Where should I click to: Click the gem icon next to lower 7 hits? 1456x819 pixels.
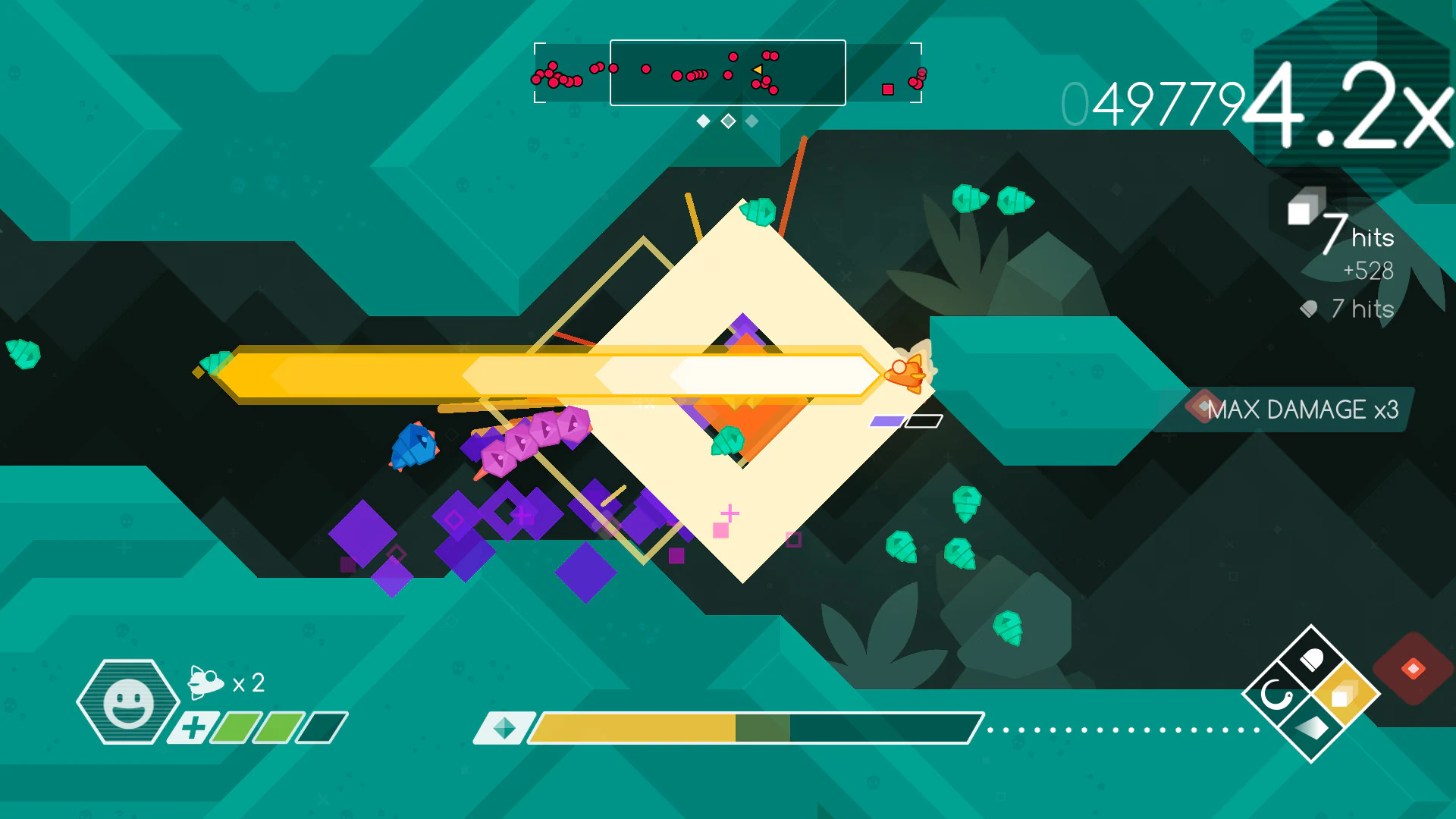pyautogui.click(x=1307, y=309)
